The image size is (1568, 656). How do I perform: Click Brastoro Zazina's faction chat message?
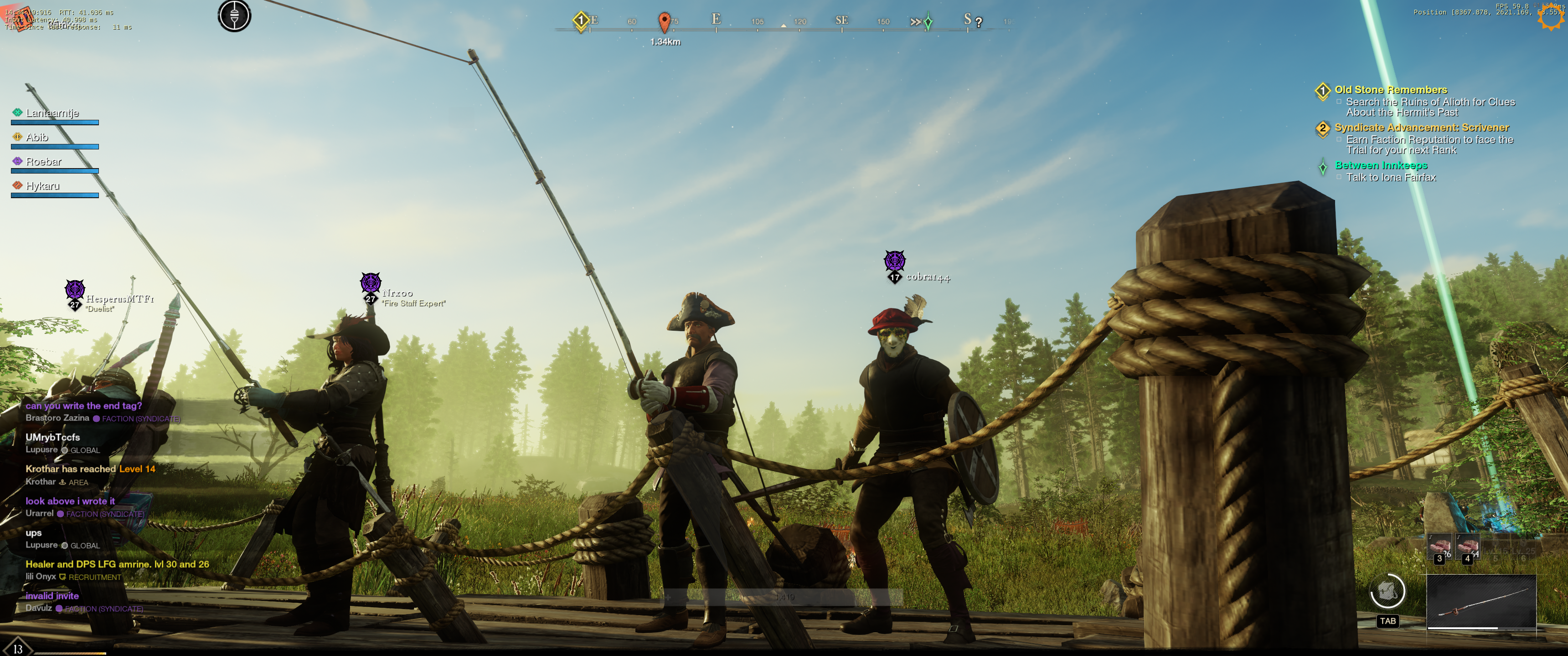(x=83, y=406)
